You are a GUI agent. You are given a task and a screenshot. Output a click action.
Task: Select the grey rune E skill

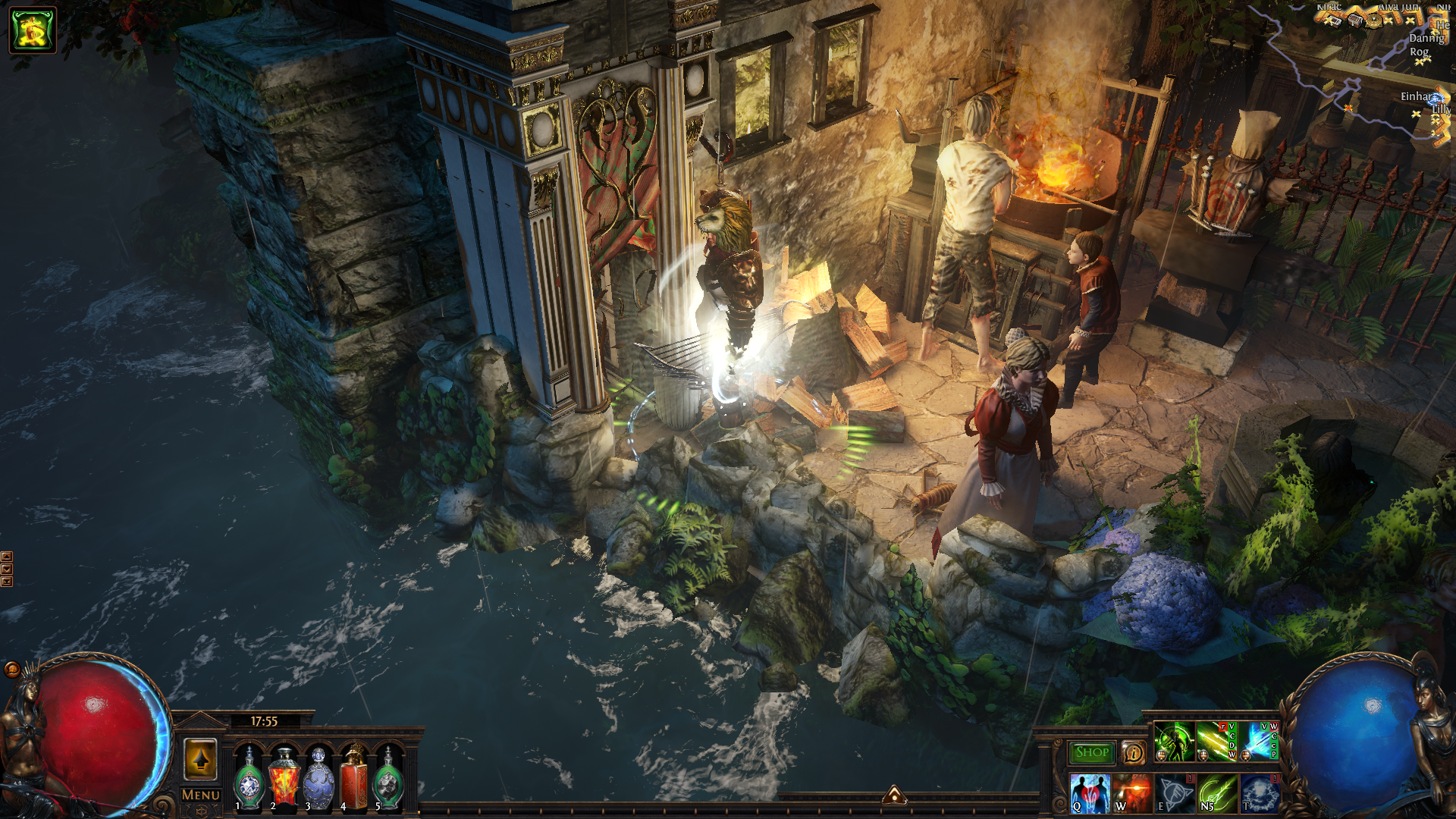(x=1175, y=793)
